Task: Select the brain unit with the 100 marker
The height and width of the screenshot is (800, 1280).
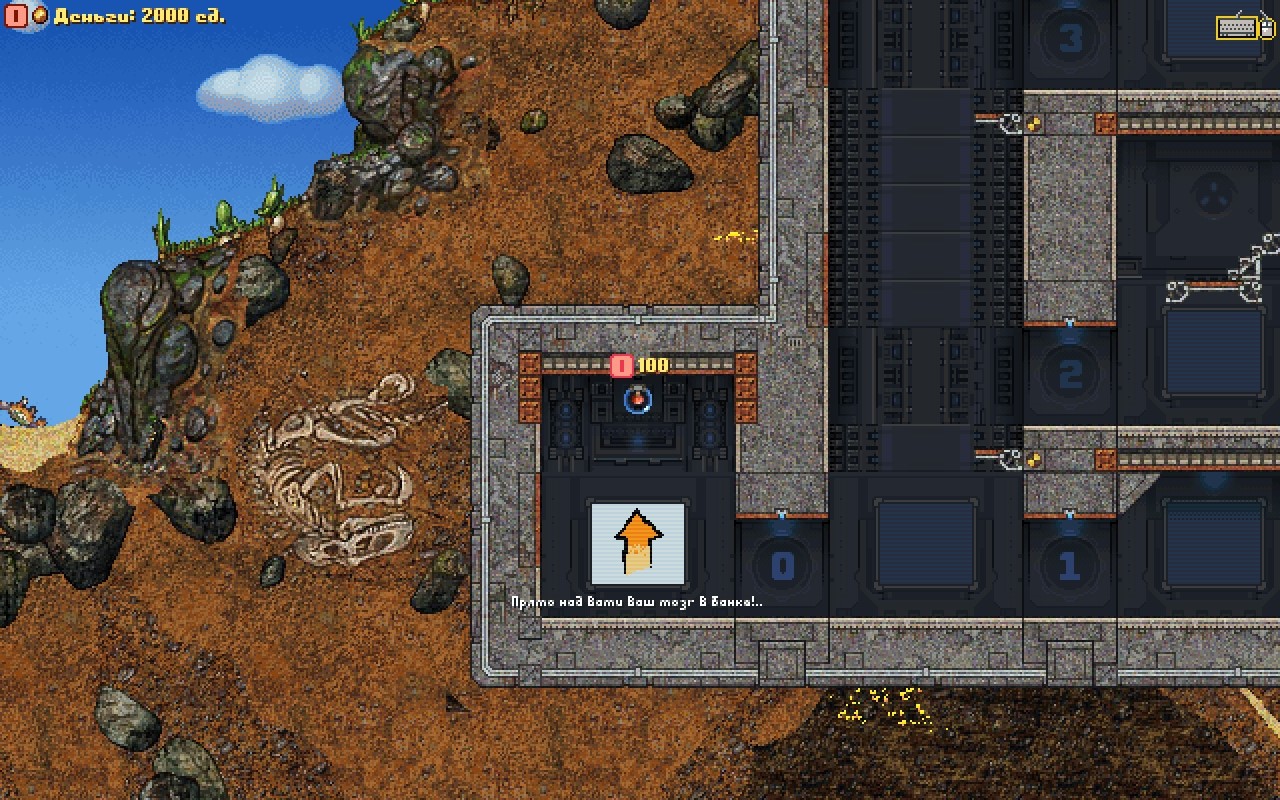Action: pyautogui.click(x=637, y=401)
